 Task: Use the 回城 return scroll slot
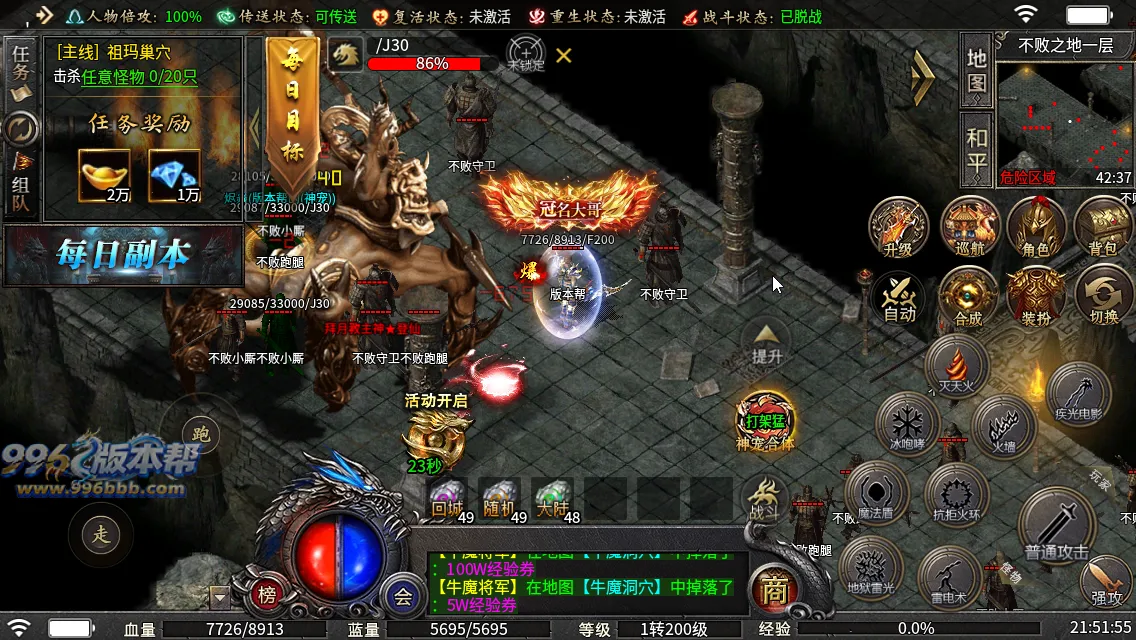[x=446, y=497]
